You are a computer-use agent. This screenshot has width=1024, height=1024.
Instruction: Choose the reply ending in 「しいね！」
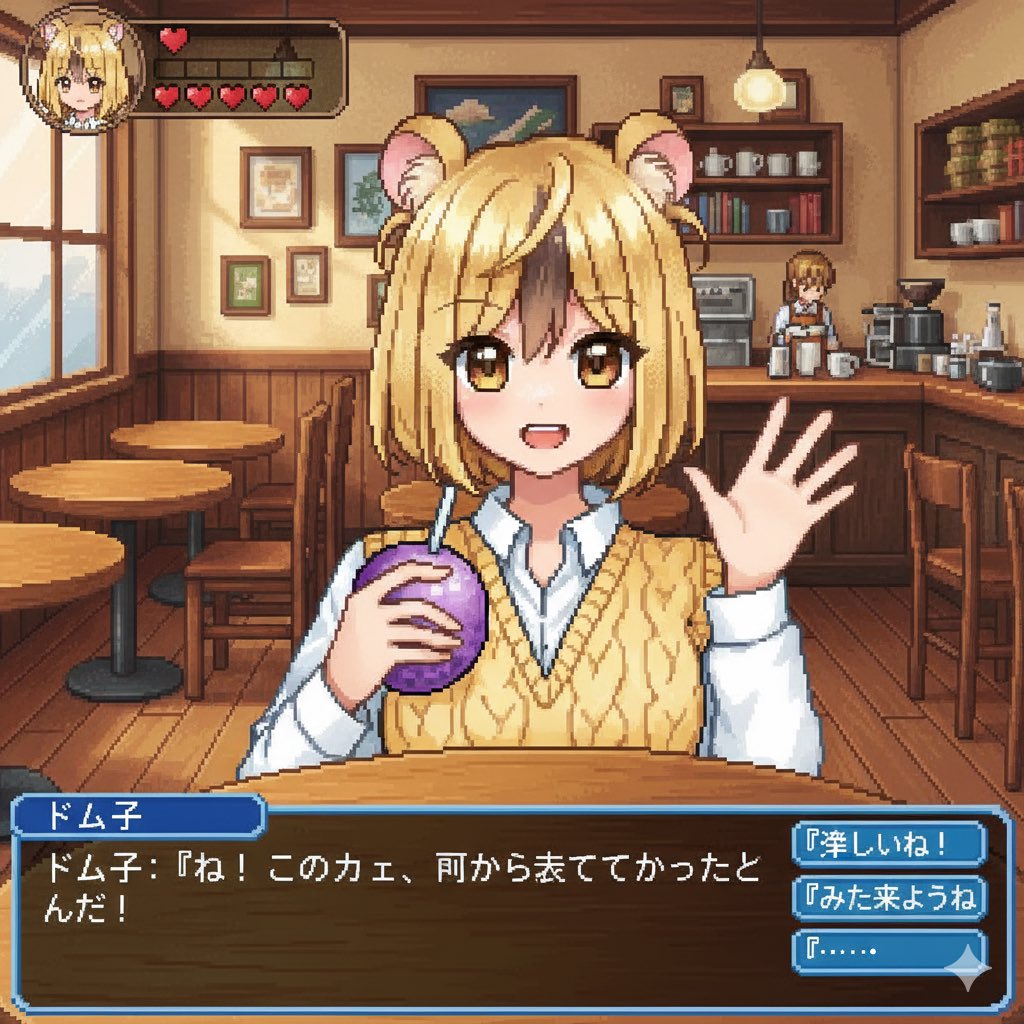(x=888, y=846)
